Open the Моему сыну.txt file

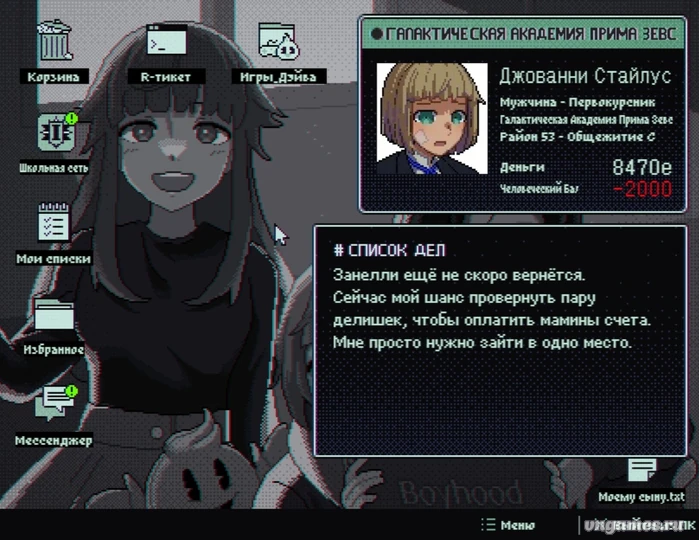coord(642,471)
